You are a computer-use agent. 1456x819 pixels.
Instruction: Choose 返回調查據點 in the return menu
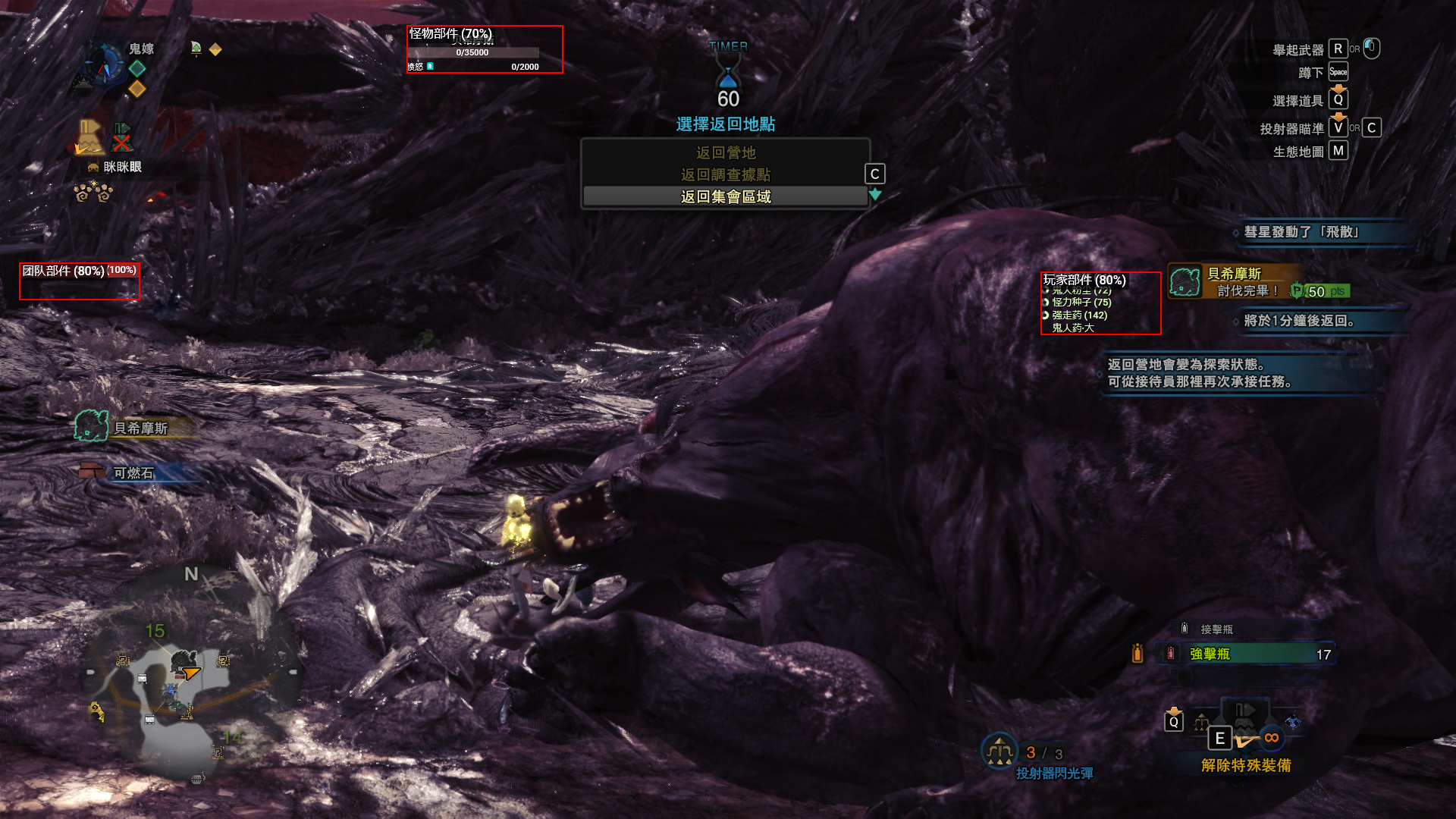coord(725,175)
